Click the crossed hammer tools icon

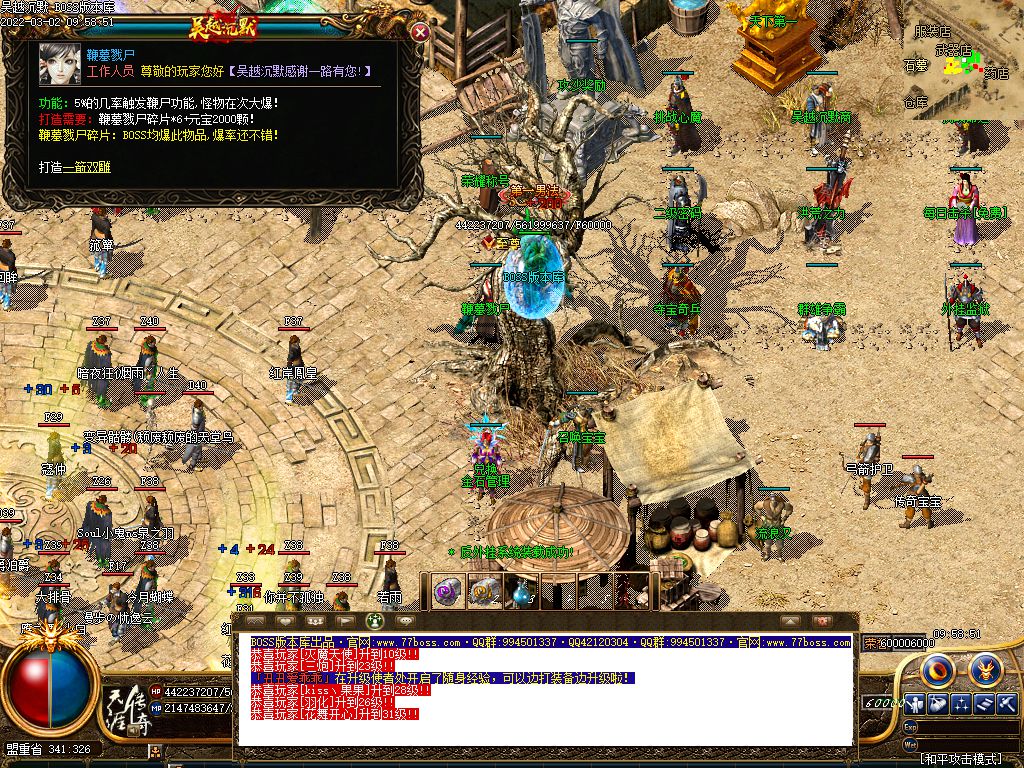[x=1006, y=704]
